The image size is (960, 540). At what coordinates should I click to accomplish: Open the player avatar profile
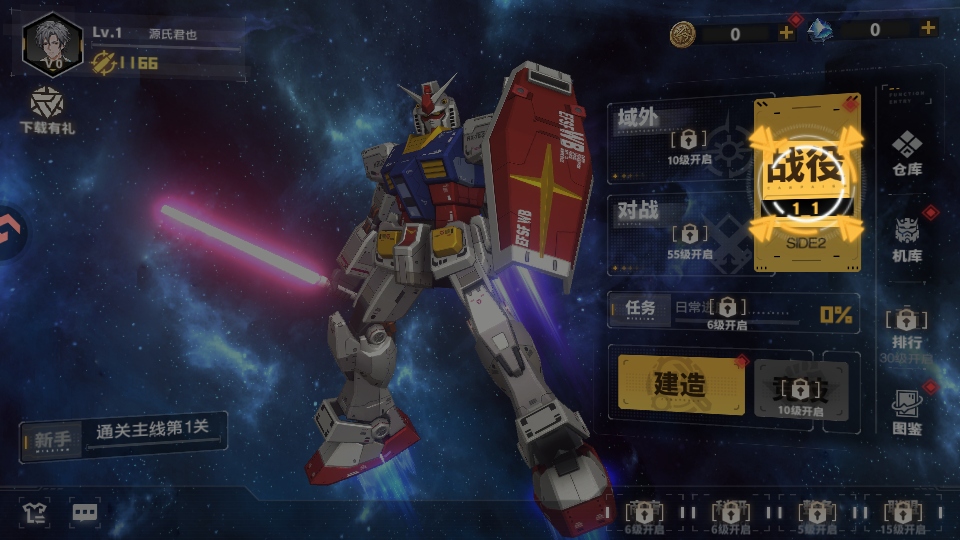pyautogui.click(x=52, y=45)
